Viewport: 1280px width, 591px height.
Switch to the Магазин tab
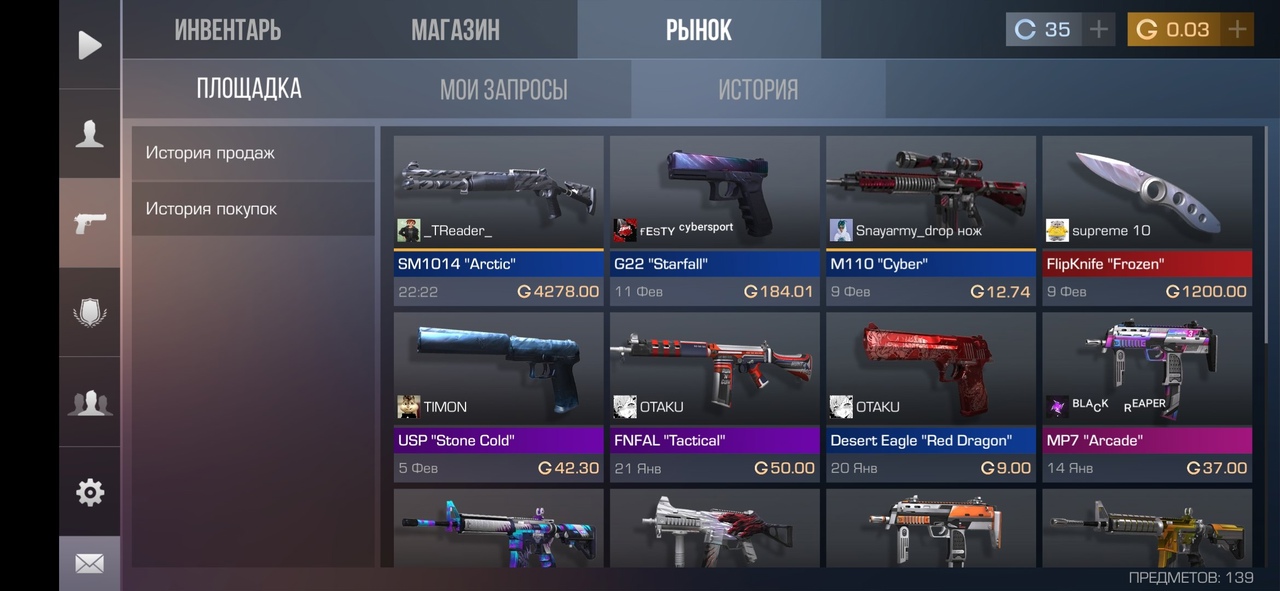point(455,30)
